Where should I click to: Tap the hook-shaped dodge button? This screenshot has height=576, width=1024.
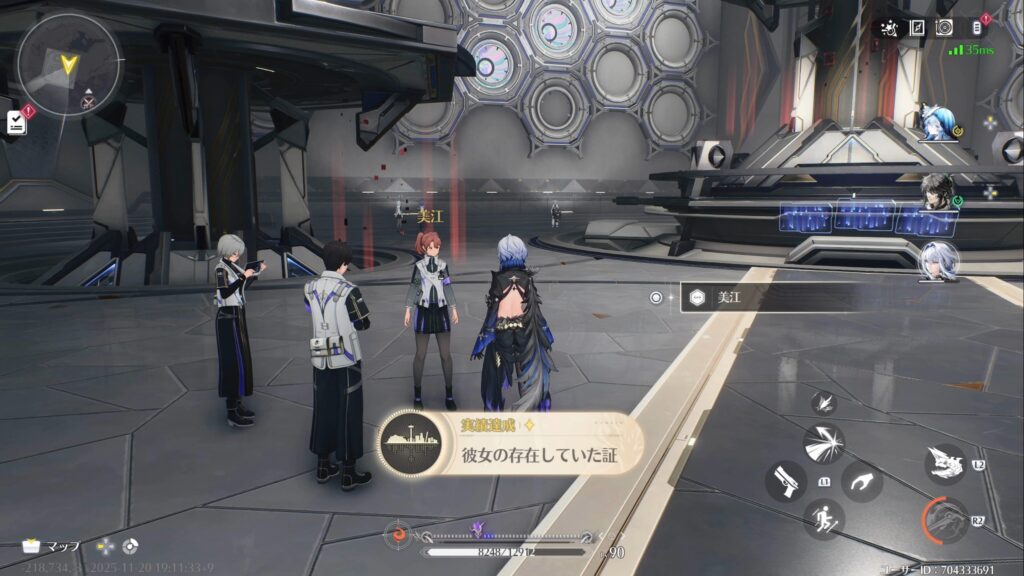coord(861,482)
